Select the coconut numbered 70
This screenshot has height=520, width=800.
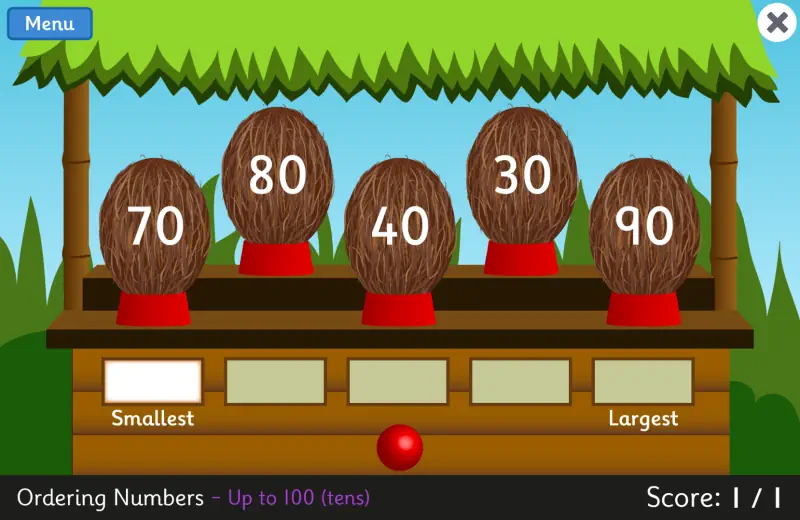click(155, 227)
